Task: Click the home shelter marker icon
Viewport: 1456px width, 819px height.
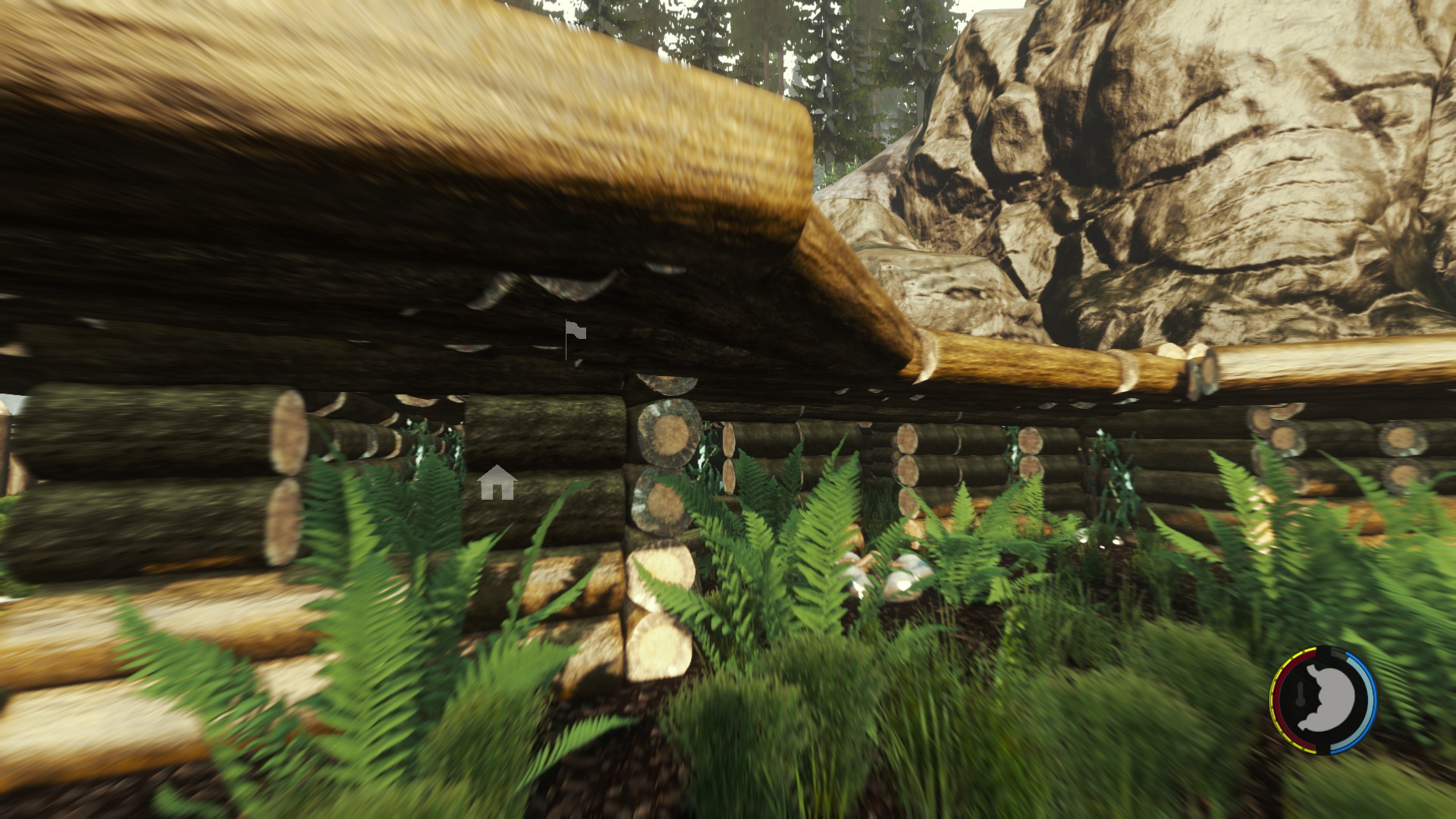Action: pyautogui.click(x=497, y=483)
